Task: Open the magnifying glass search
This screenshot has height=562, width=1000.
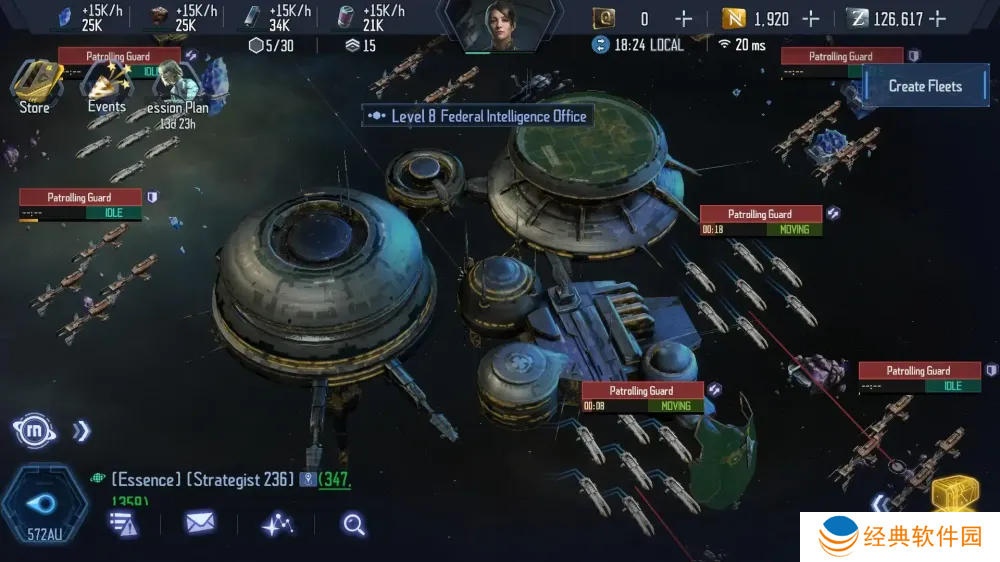Action: (x=354, y=523)
